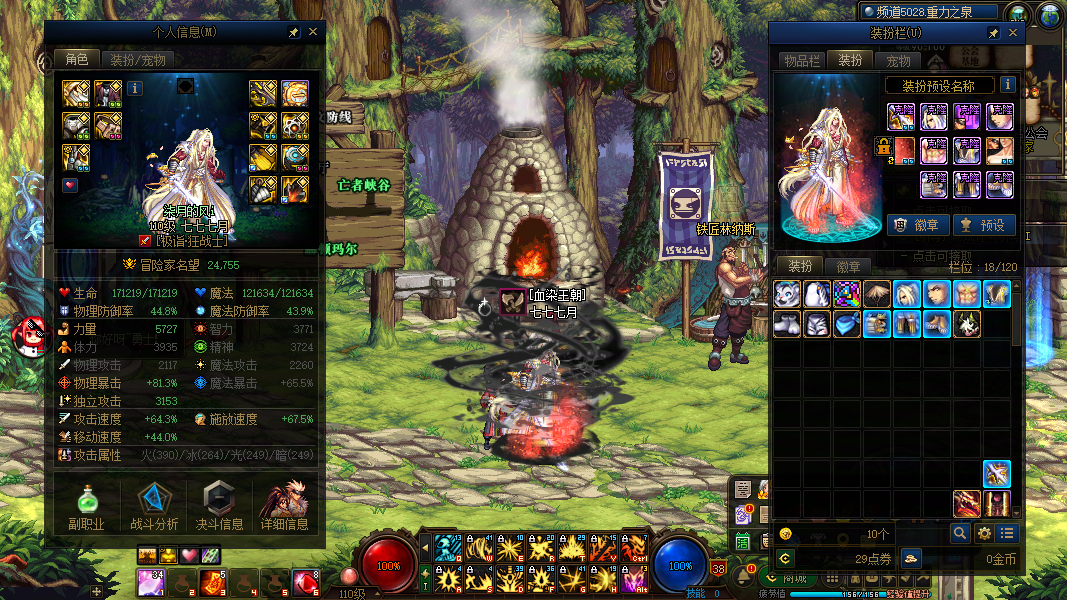Switch to the 物品栏 item inventory tab
This screenshot has width=1067, height=600.
coord(802,61)
